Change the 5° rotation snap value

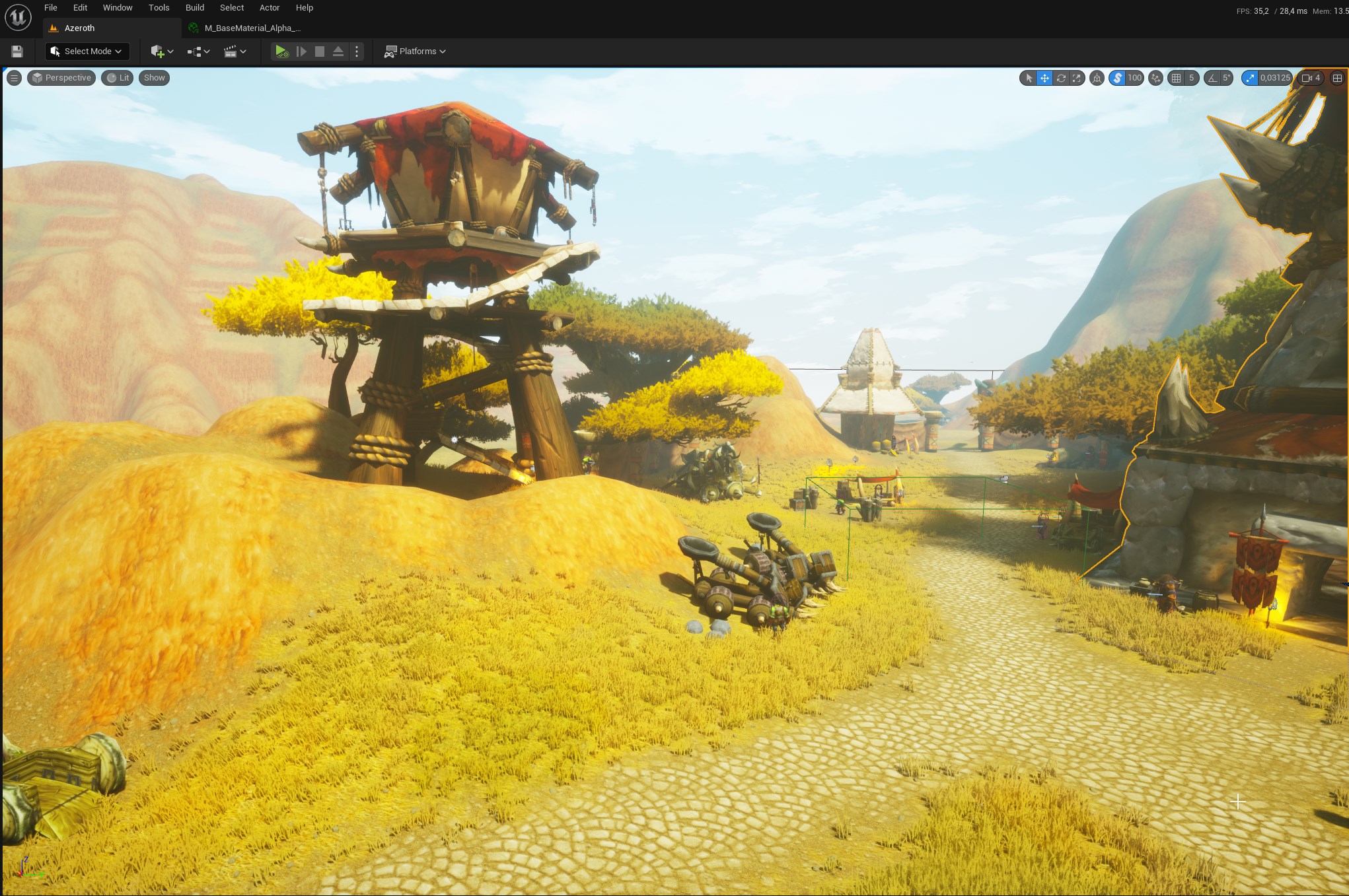pos(1226,78)
